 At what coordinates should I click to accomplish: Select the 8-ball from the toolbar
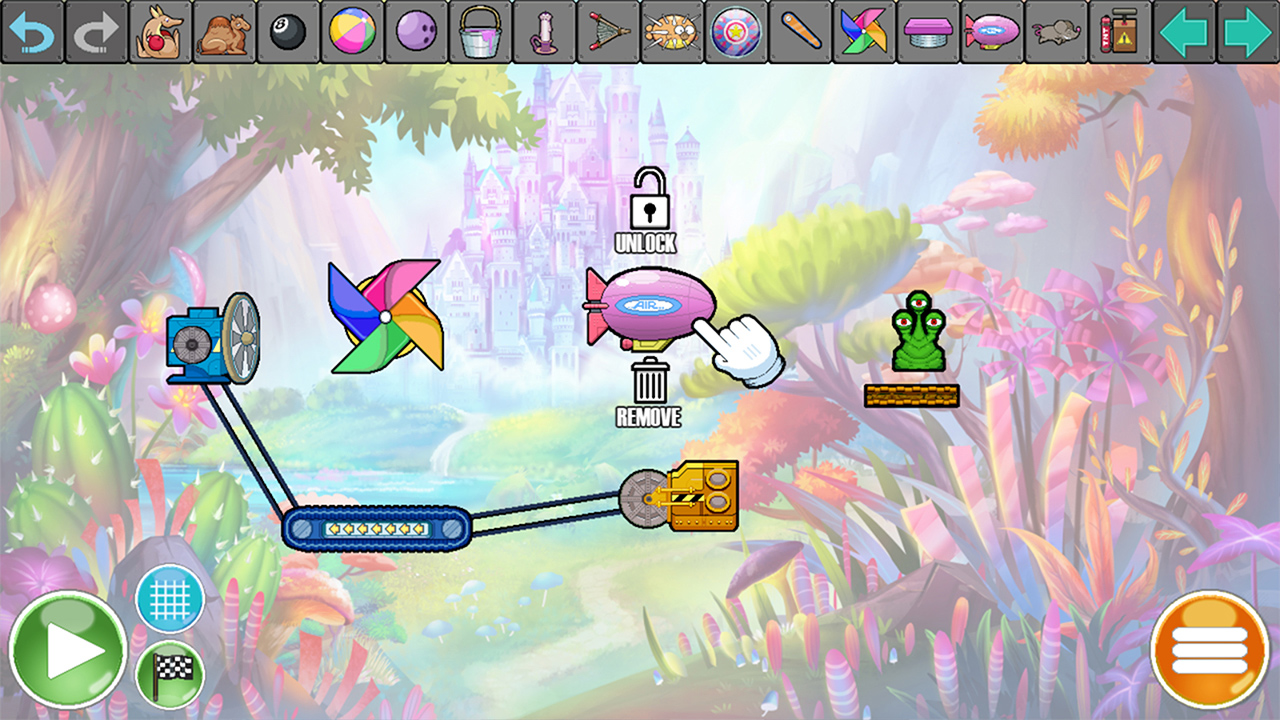[289, 33]
